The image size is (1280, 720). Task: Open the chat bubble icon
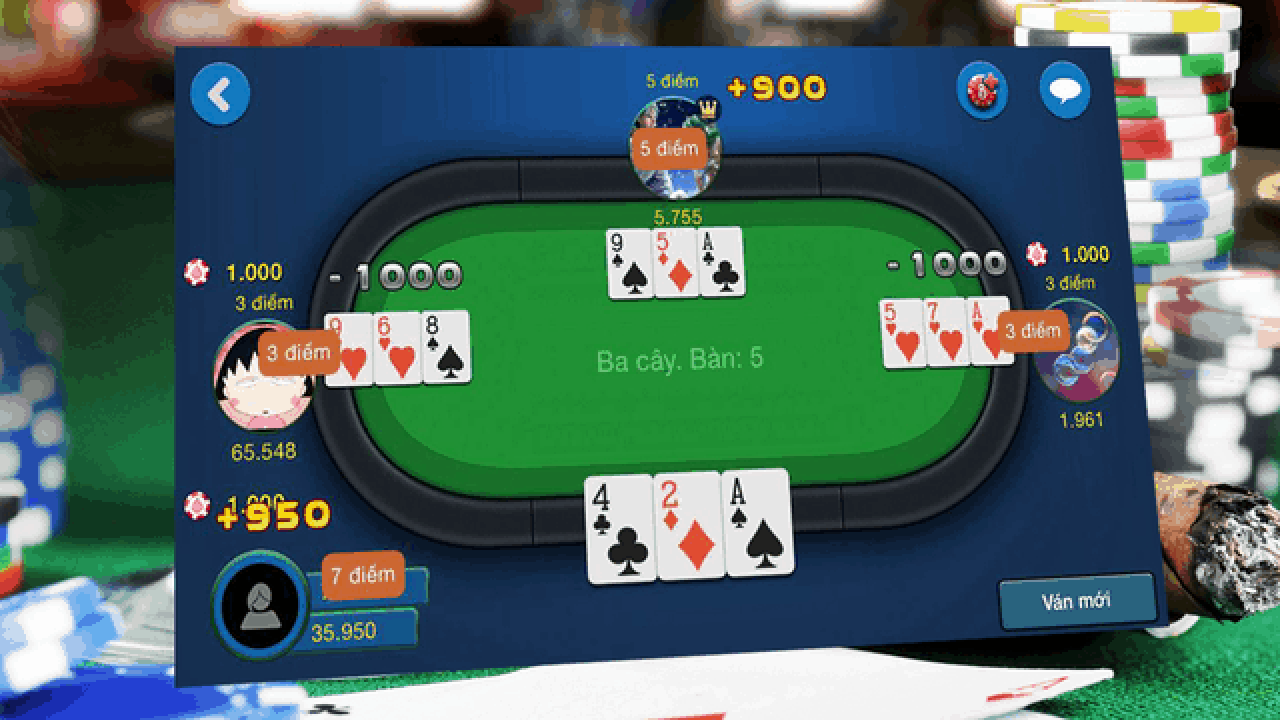coord(1067,90)
